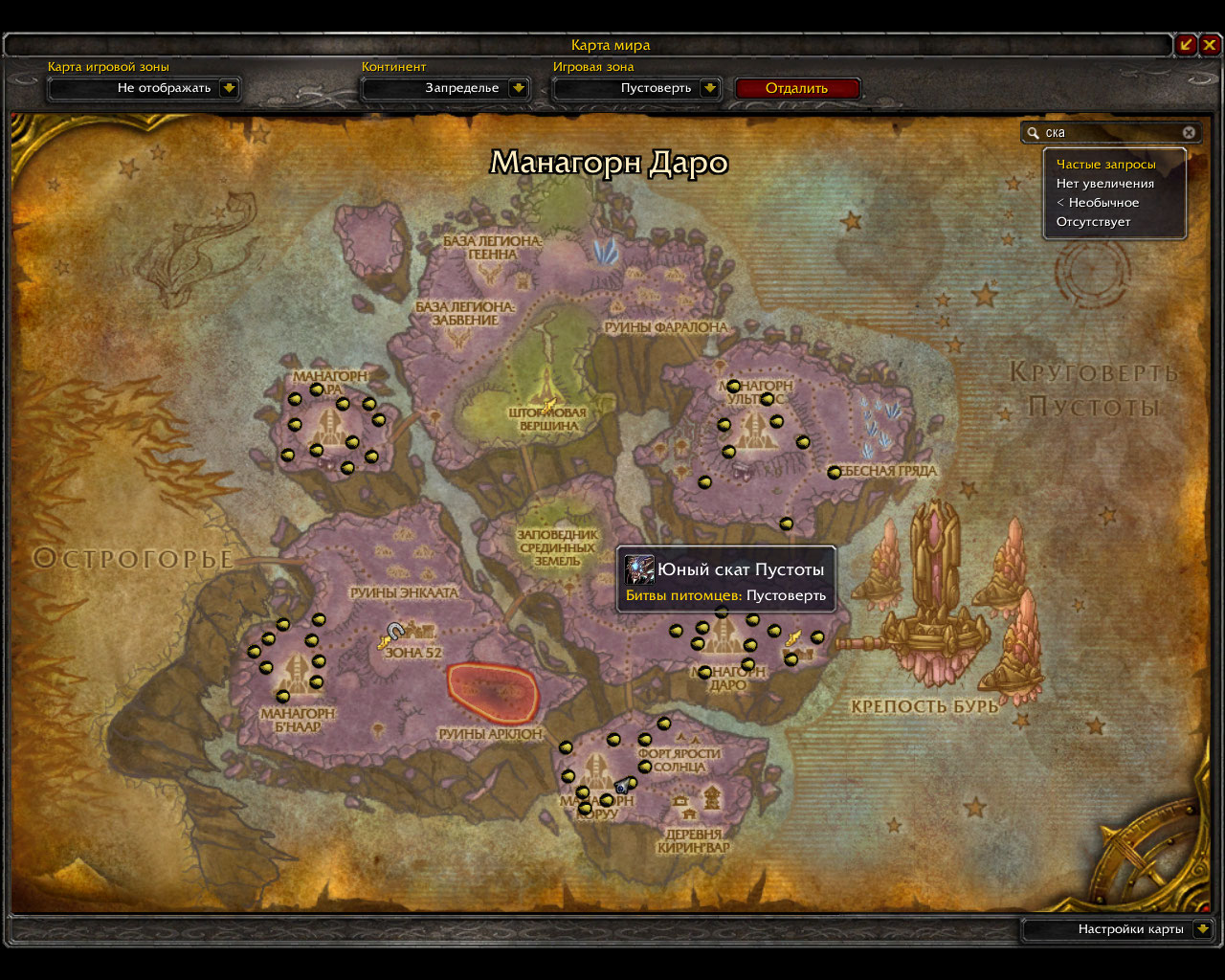Select the Необычное filter entry
The image size is (1225, 980).
click(x=1098, y=203)
